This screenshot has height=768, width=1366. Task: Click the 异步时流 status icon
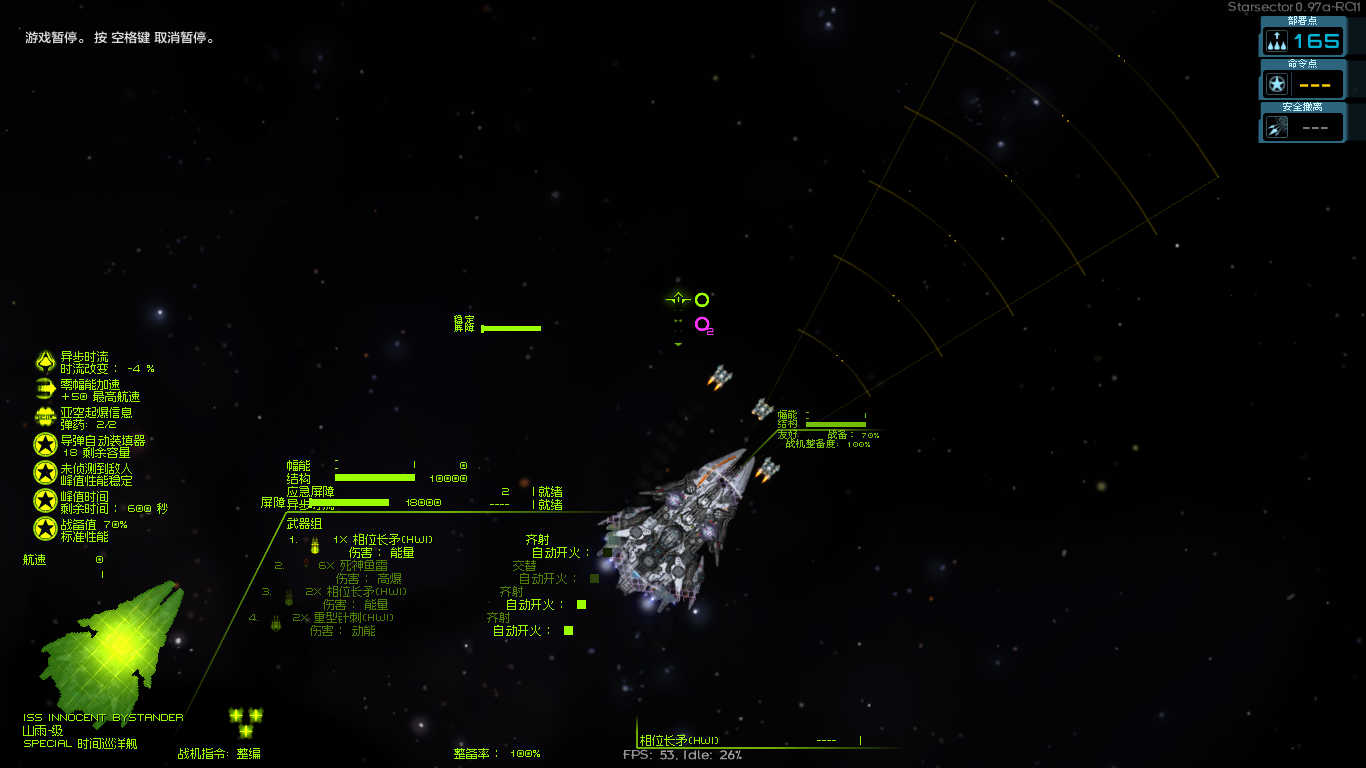pyautogui.click(x=45, y=362)
